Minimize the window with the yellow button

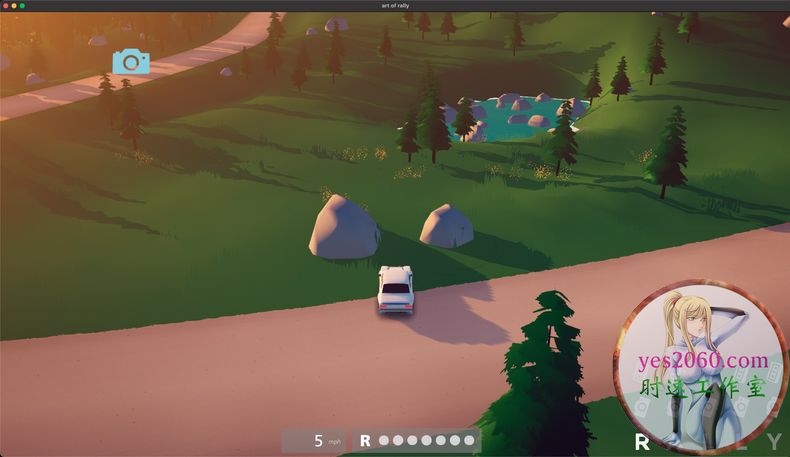(x=14, y=6)
